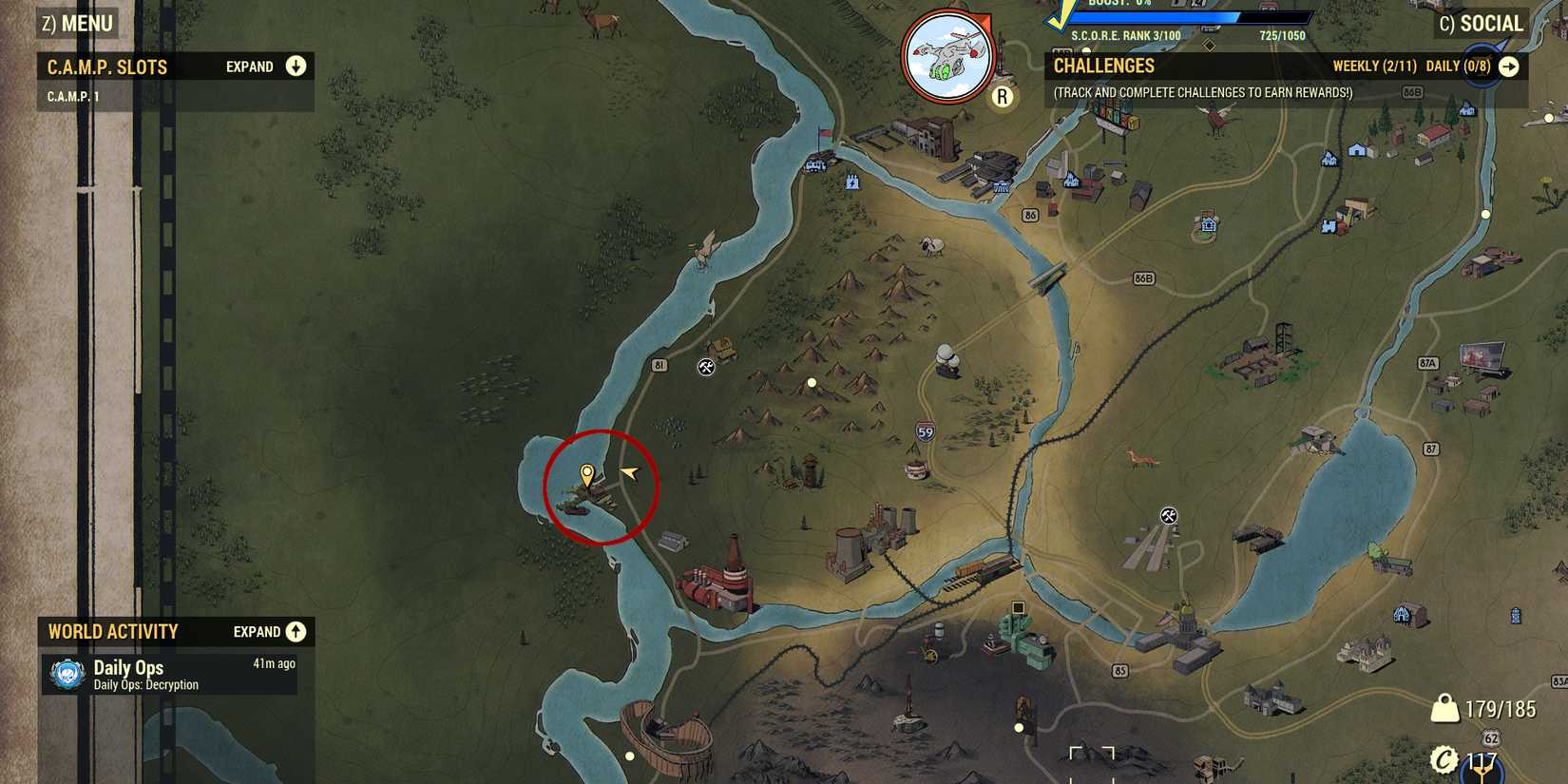This screenshot has height=784, width=1568.
Task: Open the challenges list with the circular arrow
Action: [x=1511, y=67]
